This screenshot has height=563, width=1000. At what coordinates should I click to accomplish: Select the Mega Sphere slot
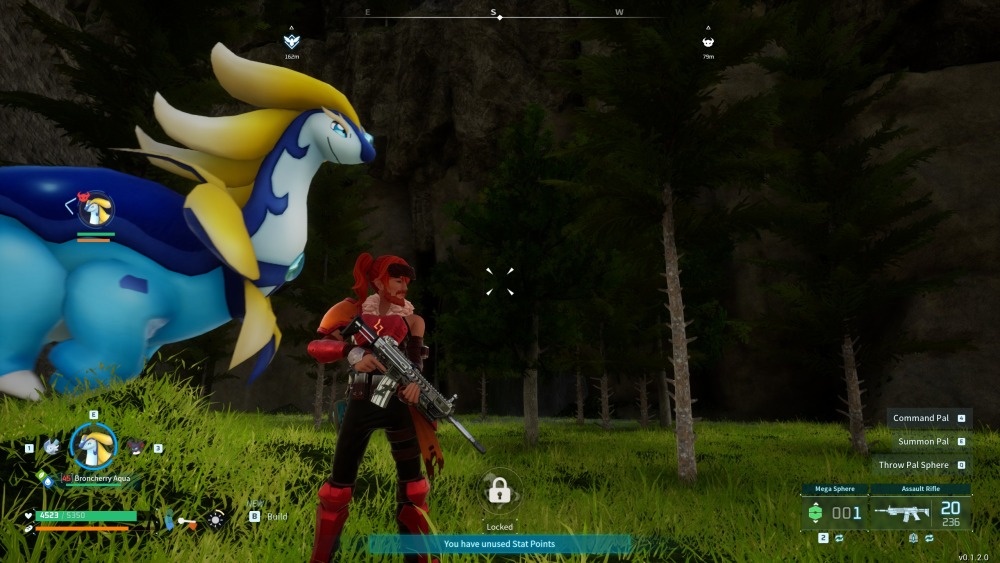click(834, 512)
